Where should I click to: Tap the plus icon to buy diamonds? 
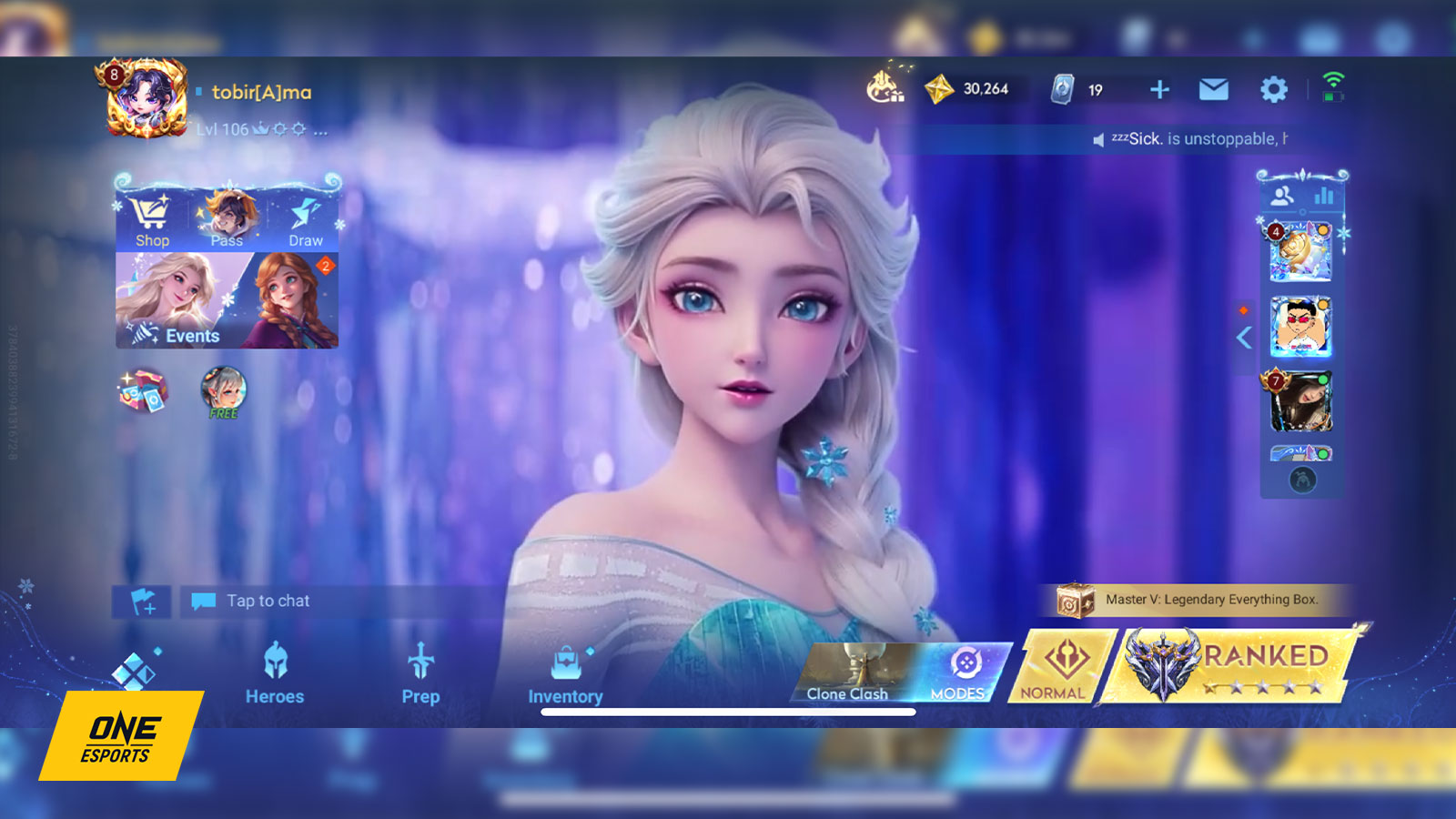tap(1158, 90)
